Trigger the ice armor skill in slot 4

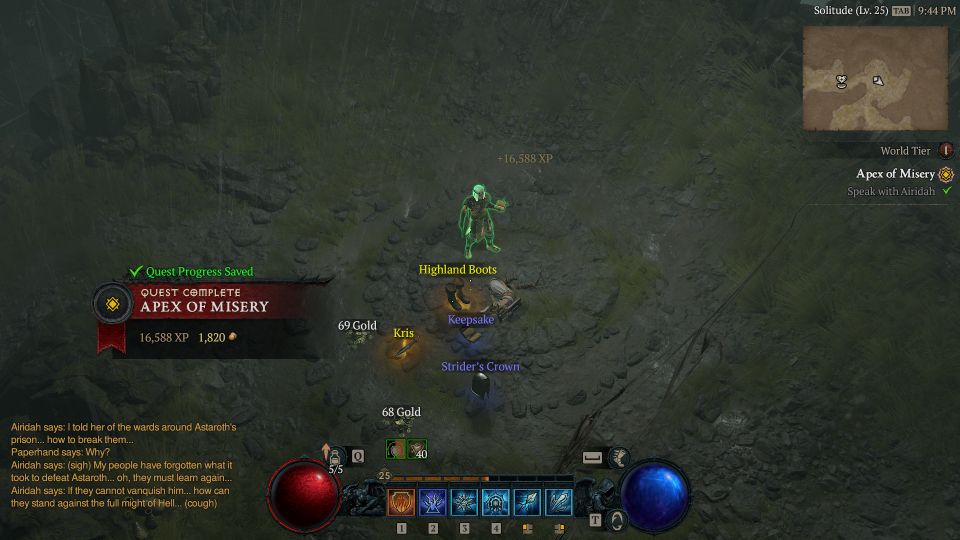[x=496, y=502]
